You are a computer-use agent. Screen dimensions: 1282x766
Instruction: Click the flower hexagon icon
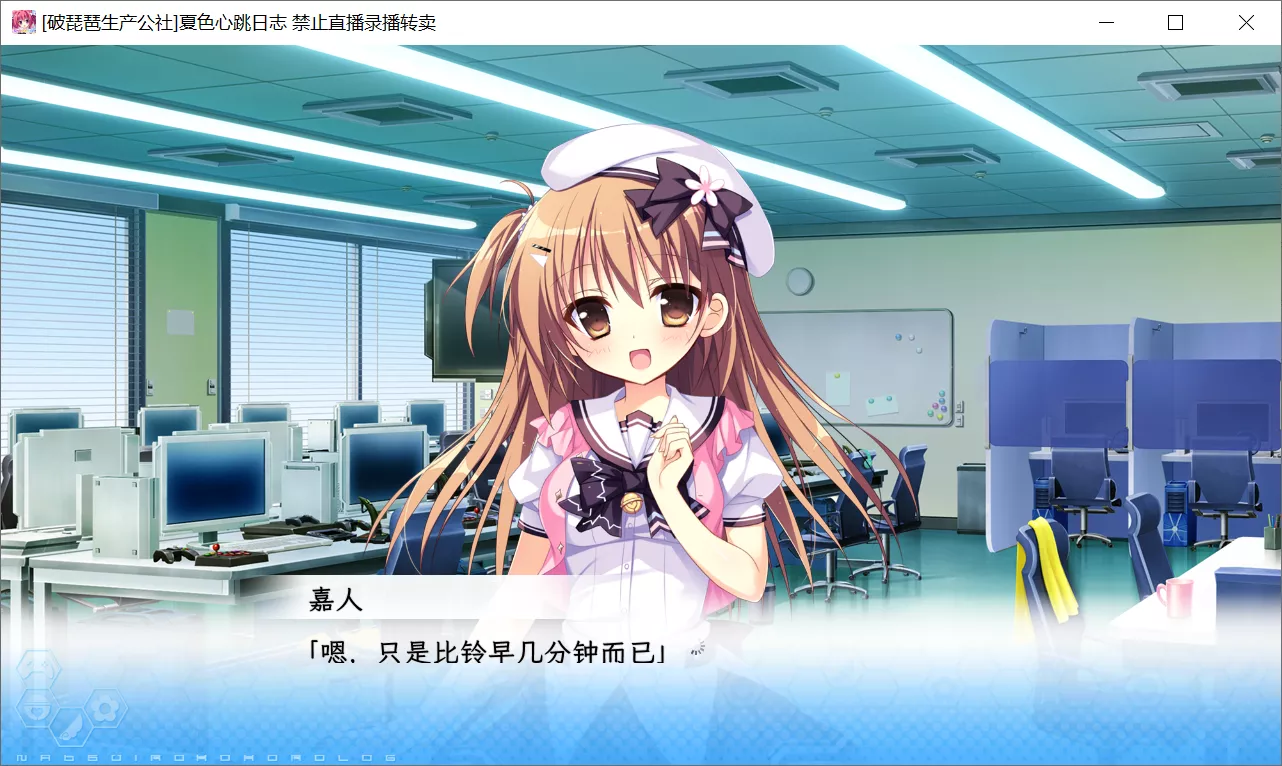coord(106,708)
